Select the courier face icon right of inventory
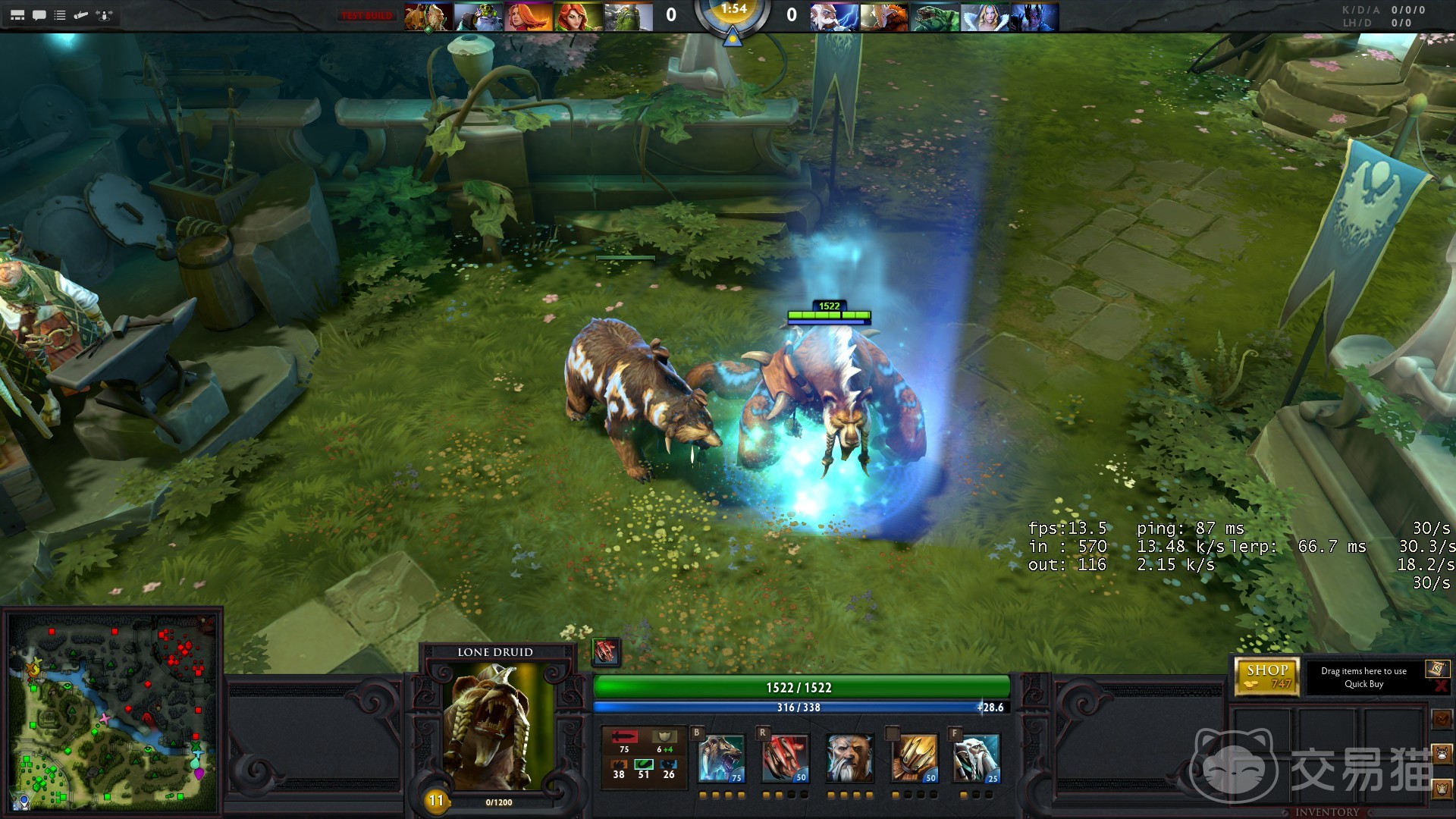Image resolution: width=1456 pixels, height=819 pixels. click(x=1441, y=753)
